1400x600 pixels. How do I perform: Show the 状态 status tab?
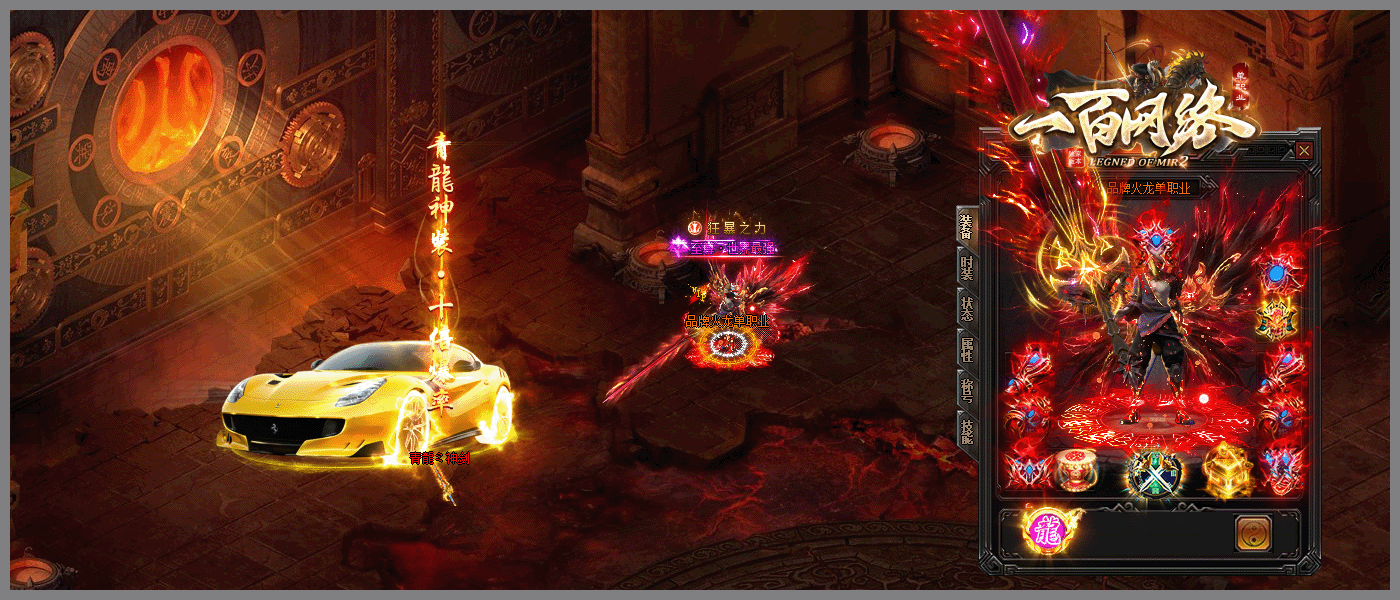[x=966, y=307]
